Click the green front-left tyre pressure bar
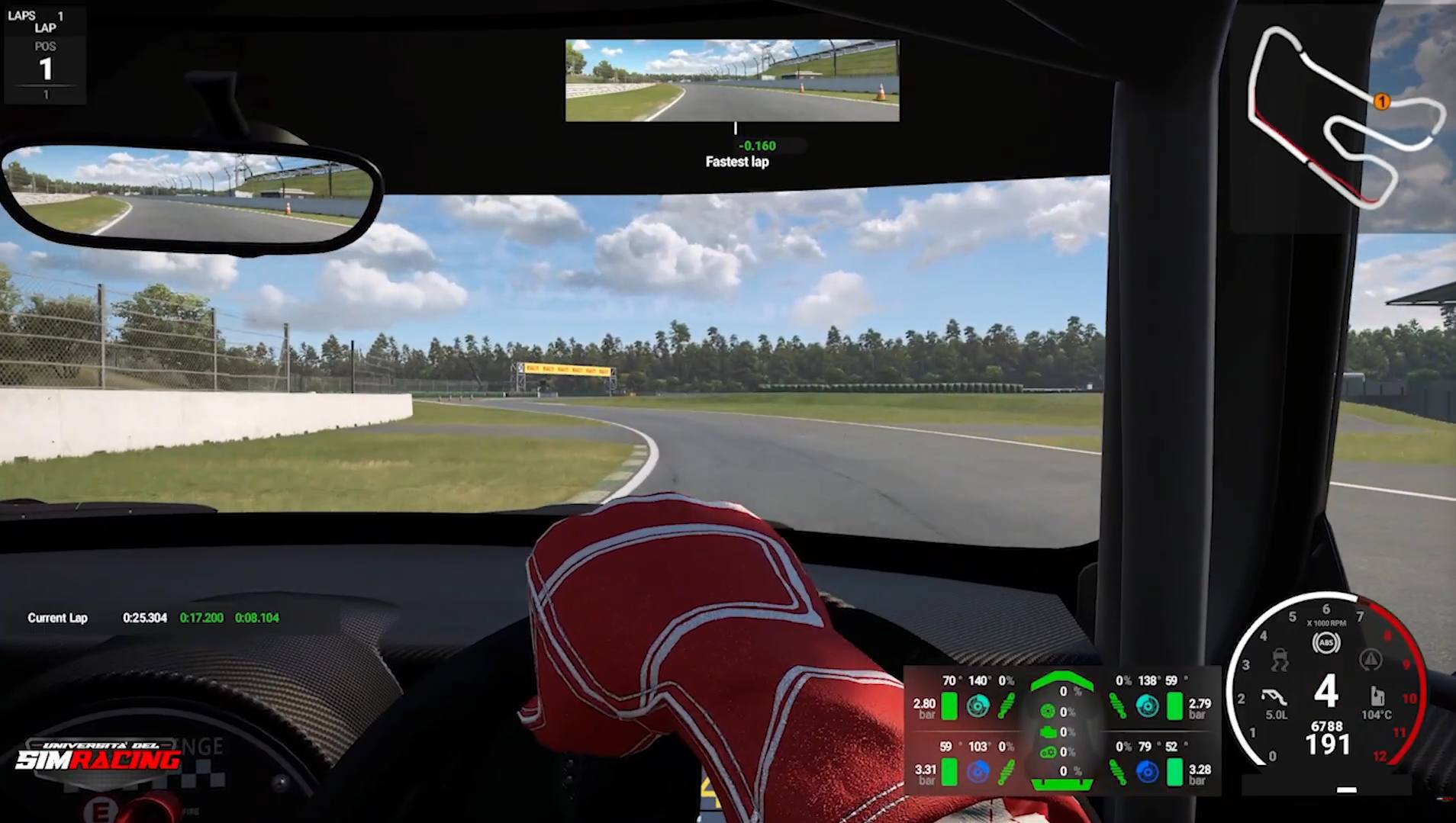 click(950, 704)
